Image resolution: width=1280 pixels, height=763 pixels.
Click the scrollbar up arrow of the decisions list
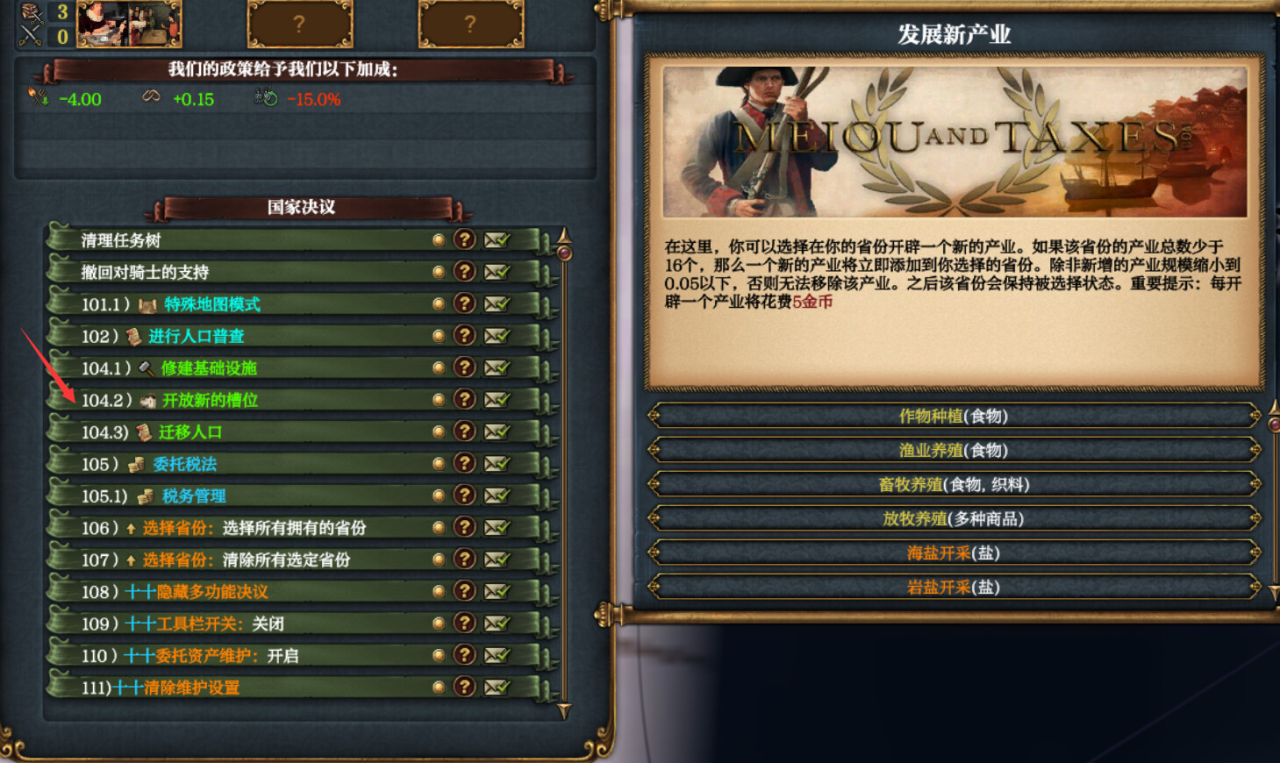(565, 237)
